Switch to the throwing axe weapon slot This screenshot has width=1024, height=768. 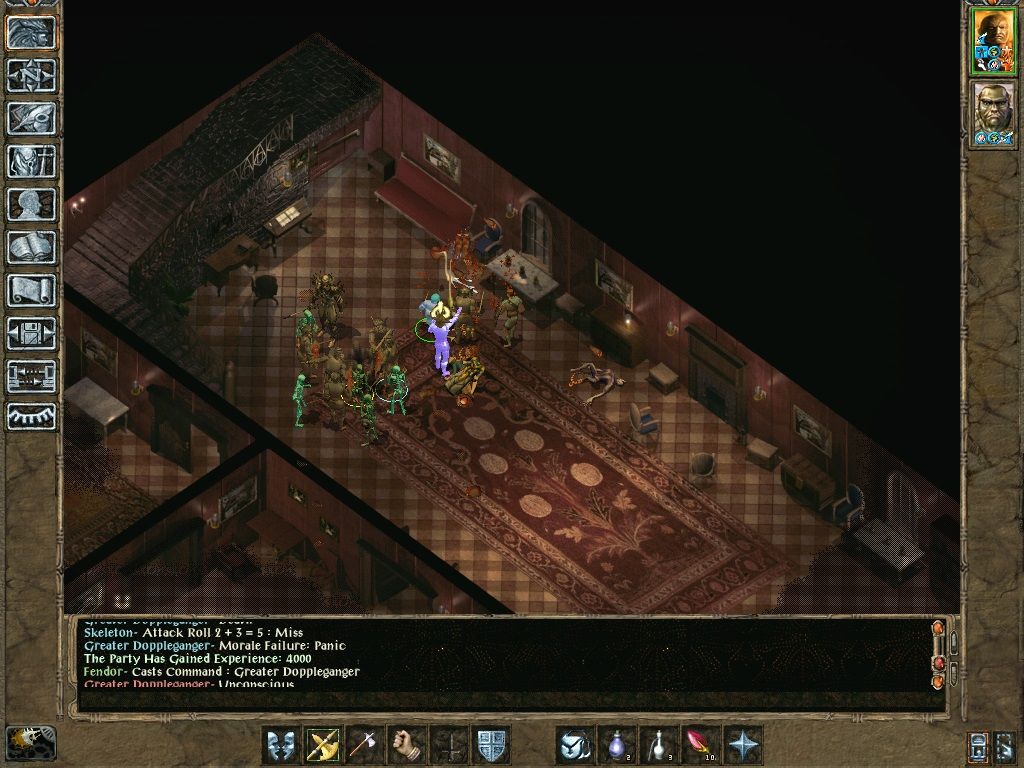pyautogui.click(x=365, y=745)
